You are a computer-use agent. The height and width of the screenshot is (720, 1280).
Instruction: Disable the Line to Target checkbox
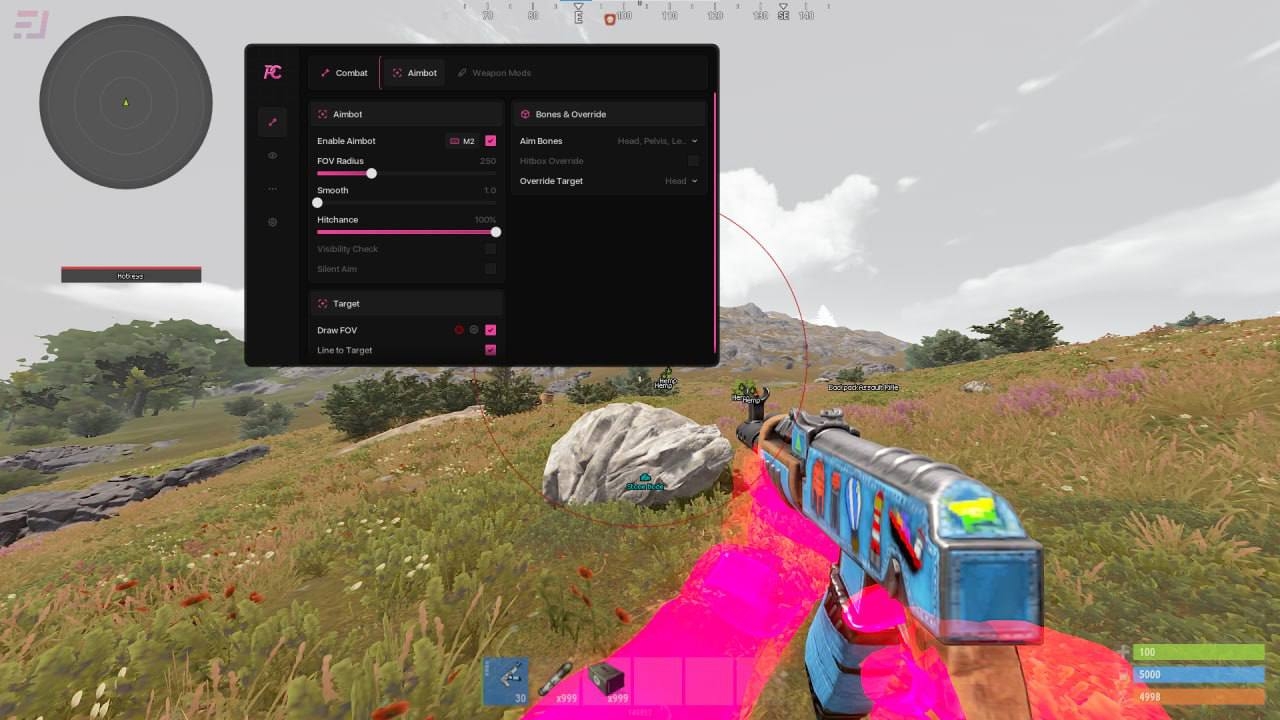[x=490, y=350]
